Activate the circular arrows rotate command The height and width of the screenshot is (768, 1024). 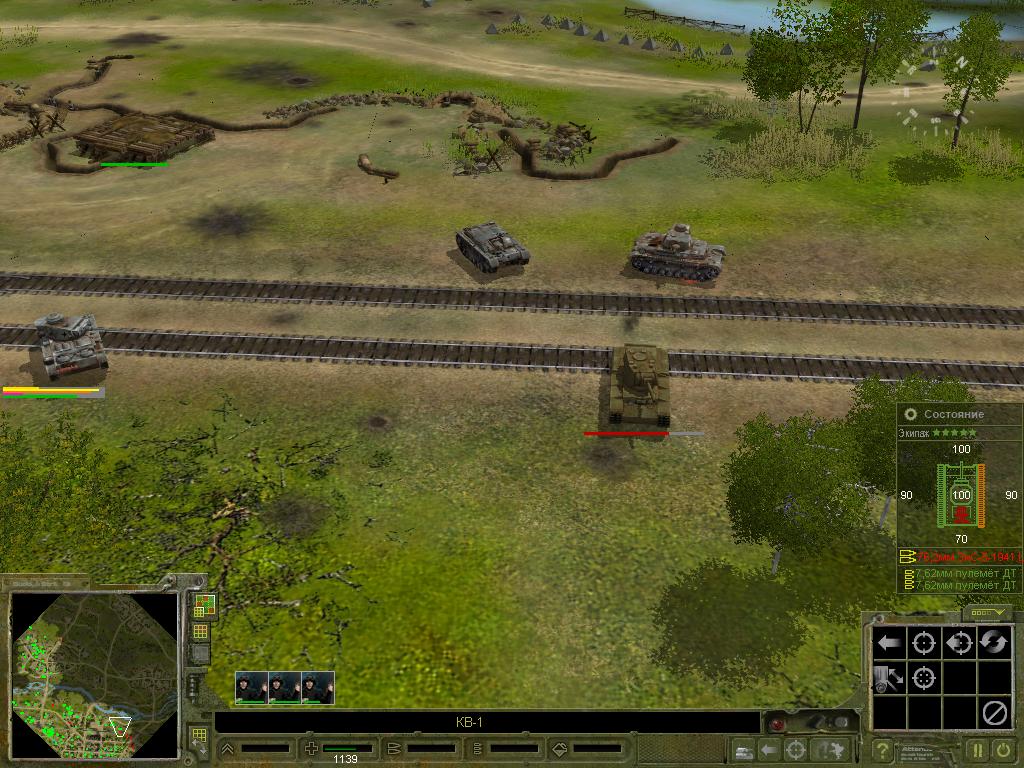(993, 643)
